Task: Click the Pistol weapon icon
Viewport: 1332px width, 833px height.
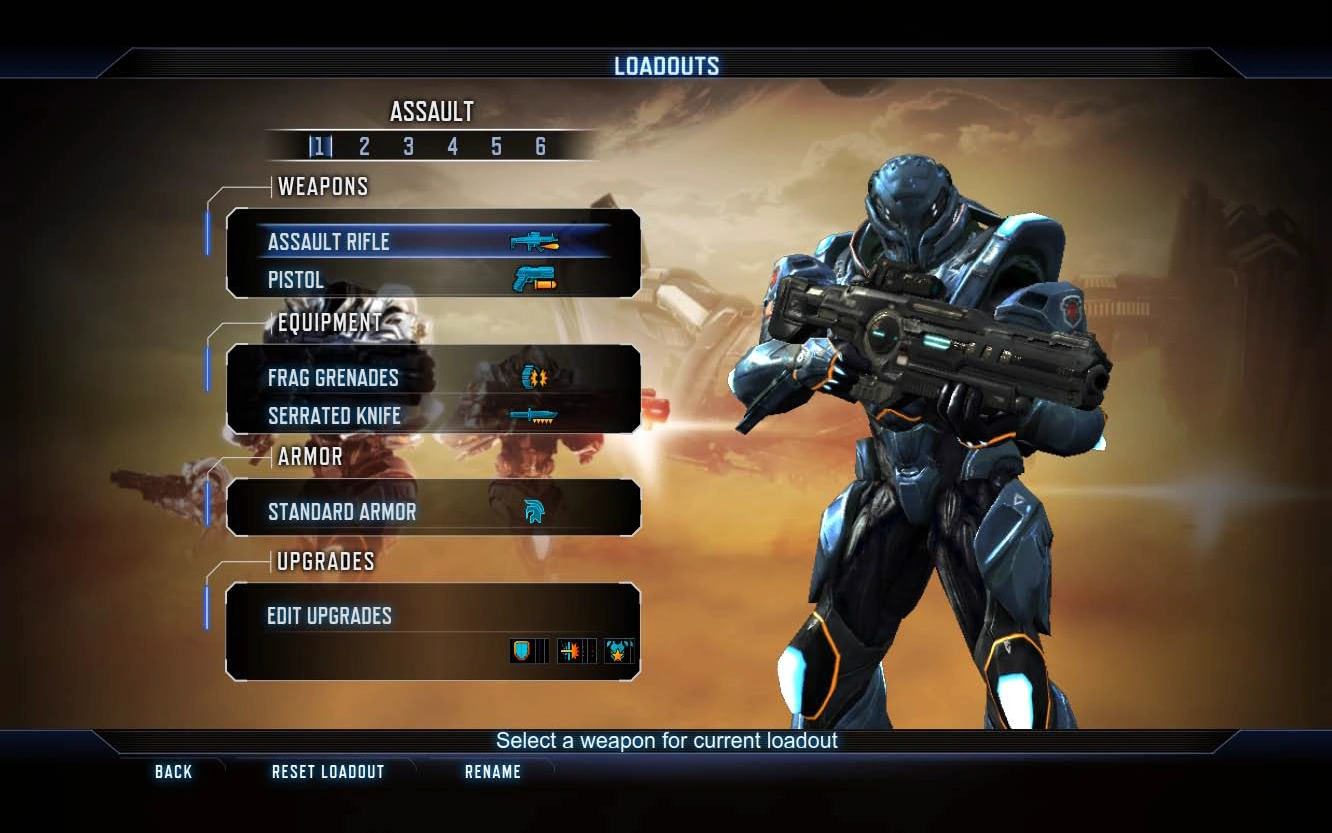Action: (534, 280)
